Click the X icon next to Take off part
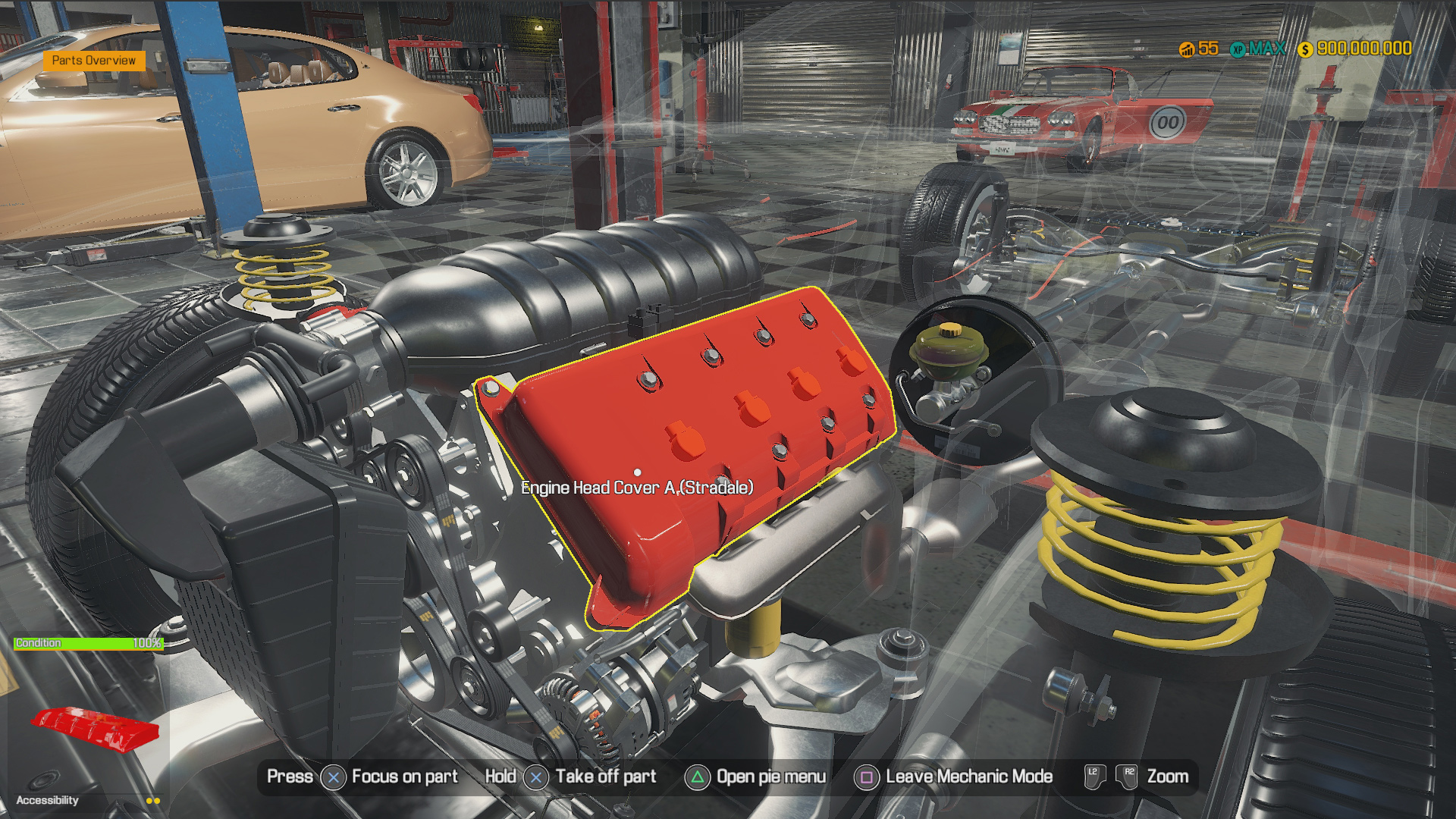 pyautogui.click(x=537, y=777)
